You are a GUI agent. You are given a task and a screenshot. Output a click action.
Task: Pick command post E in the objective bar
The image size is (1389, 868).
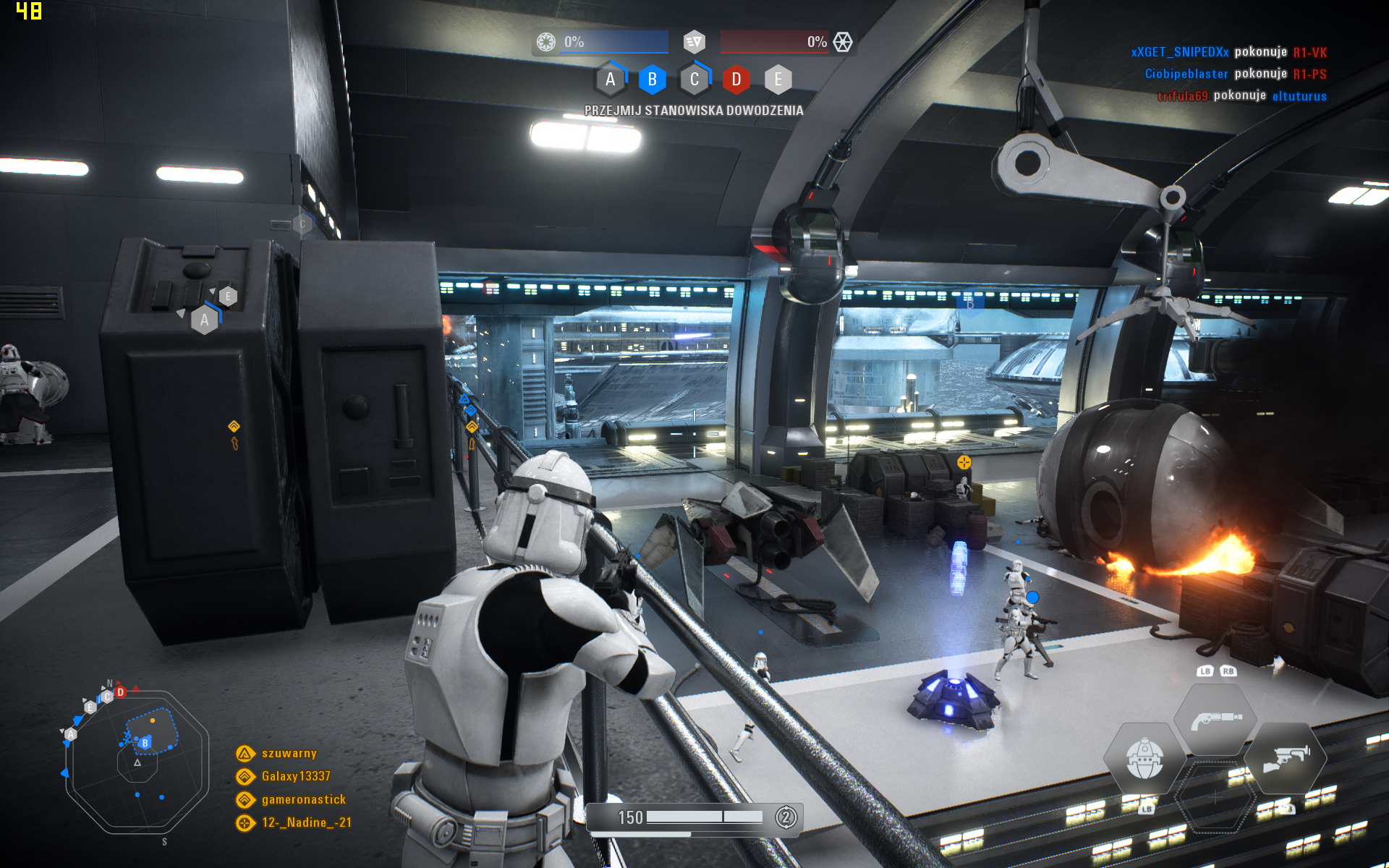pyautogui.click(x=778, y=80)
